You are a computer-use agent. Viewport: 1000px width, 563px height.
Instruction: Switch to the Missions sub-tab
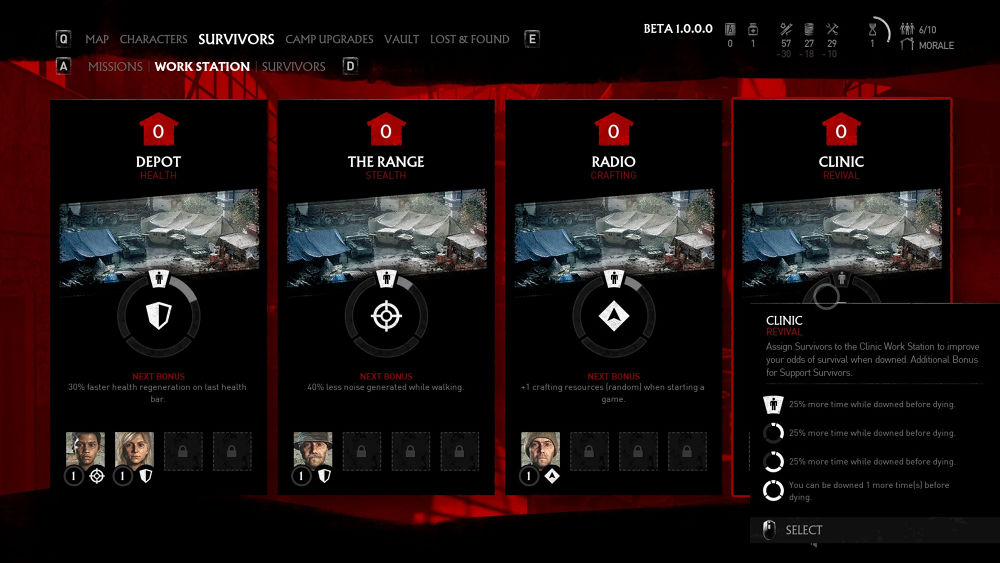pos(115,66)
